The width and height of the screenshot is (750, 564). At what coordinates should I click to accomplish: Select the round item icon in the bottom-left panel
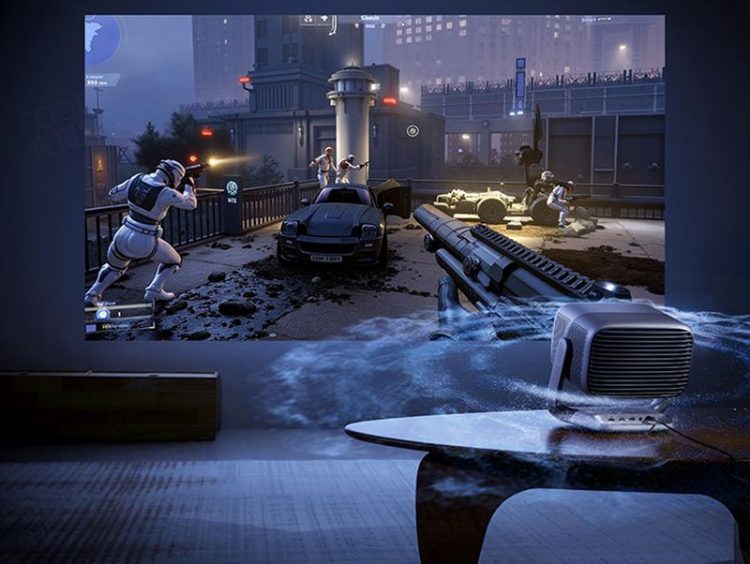point(104,316)
